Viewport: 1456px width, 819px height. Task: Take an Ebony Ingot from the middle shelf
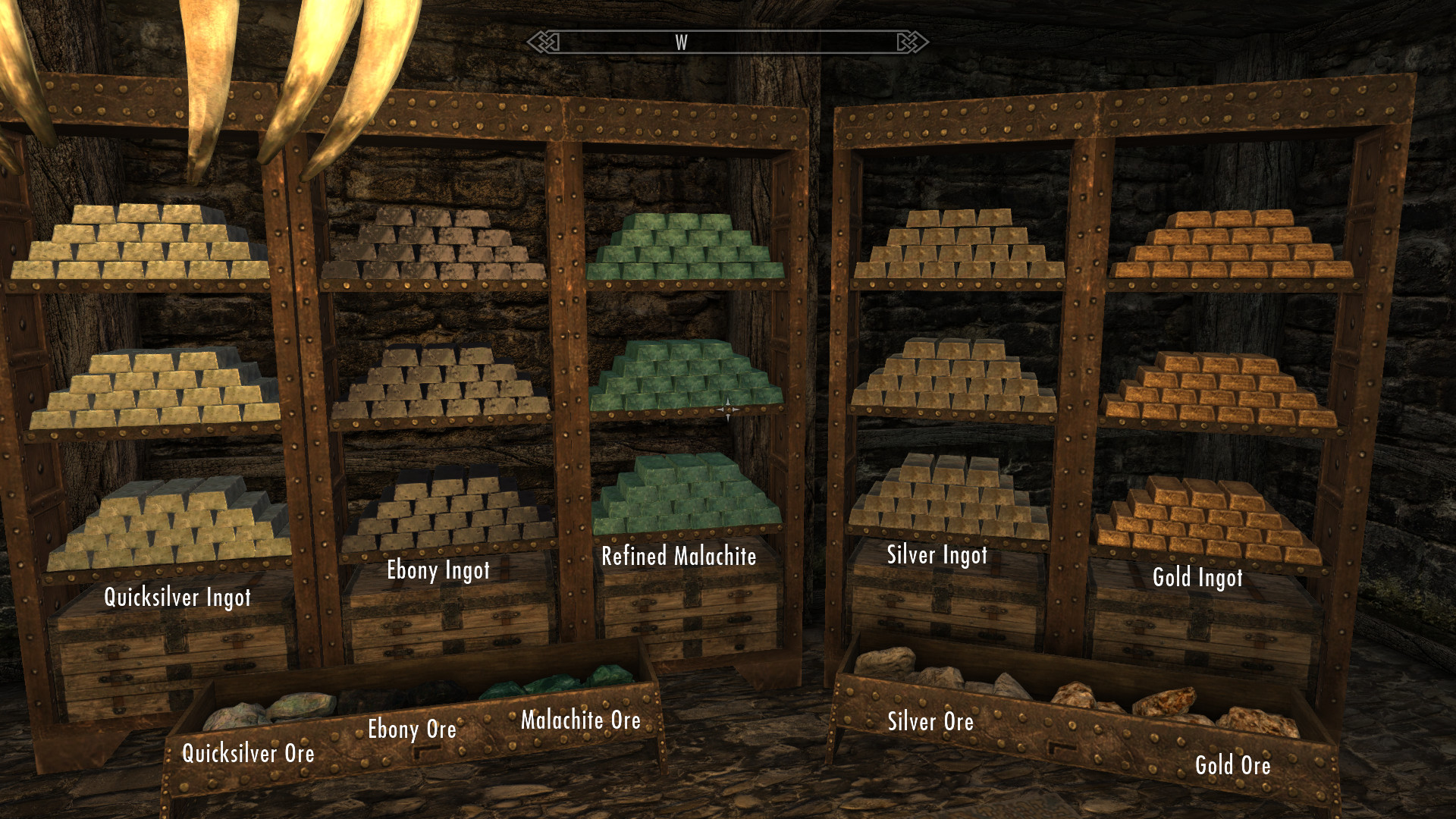(440, 387)
